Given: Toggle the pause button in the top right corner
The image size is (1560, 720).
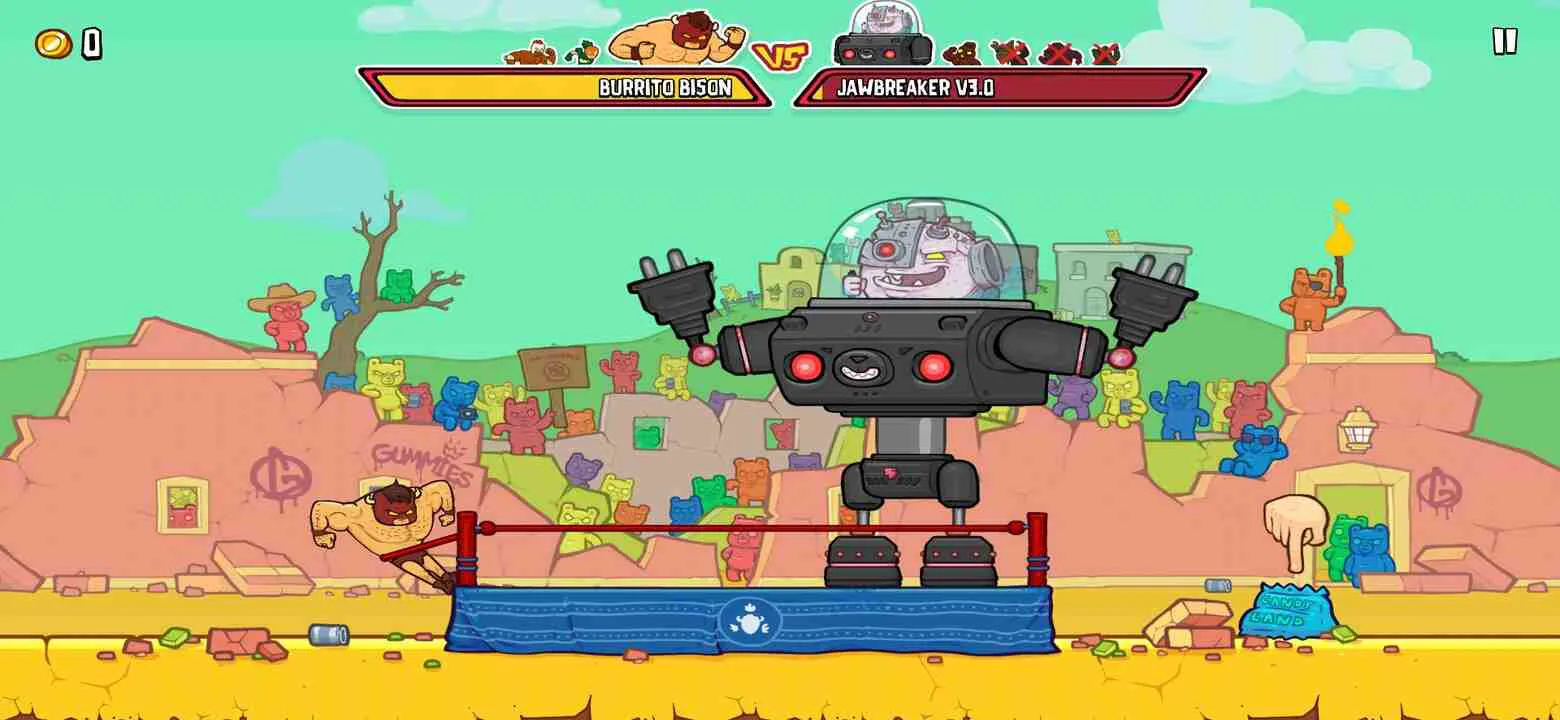Looking at the screenshot, I should 1502,42.
